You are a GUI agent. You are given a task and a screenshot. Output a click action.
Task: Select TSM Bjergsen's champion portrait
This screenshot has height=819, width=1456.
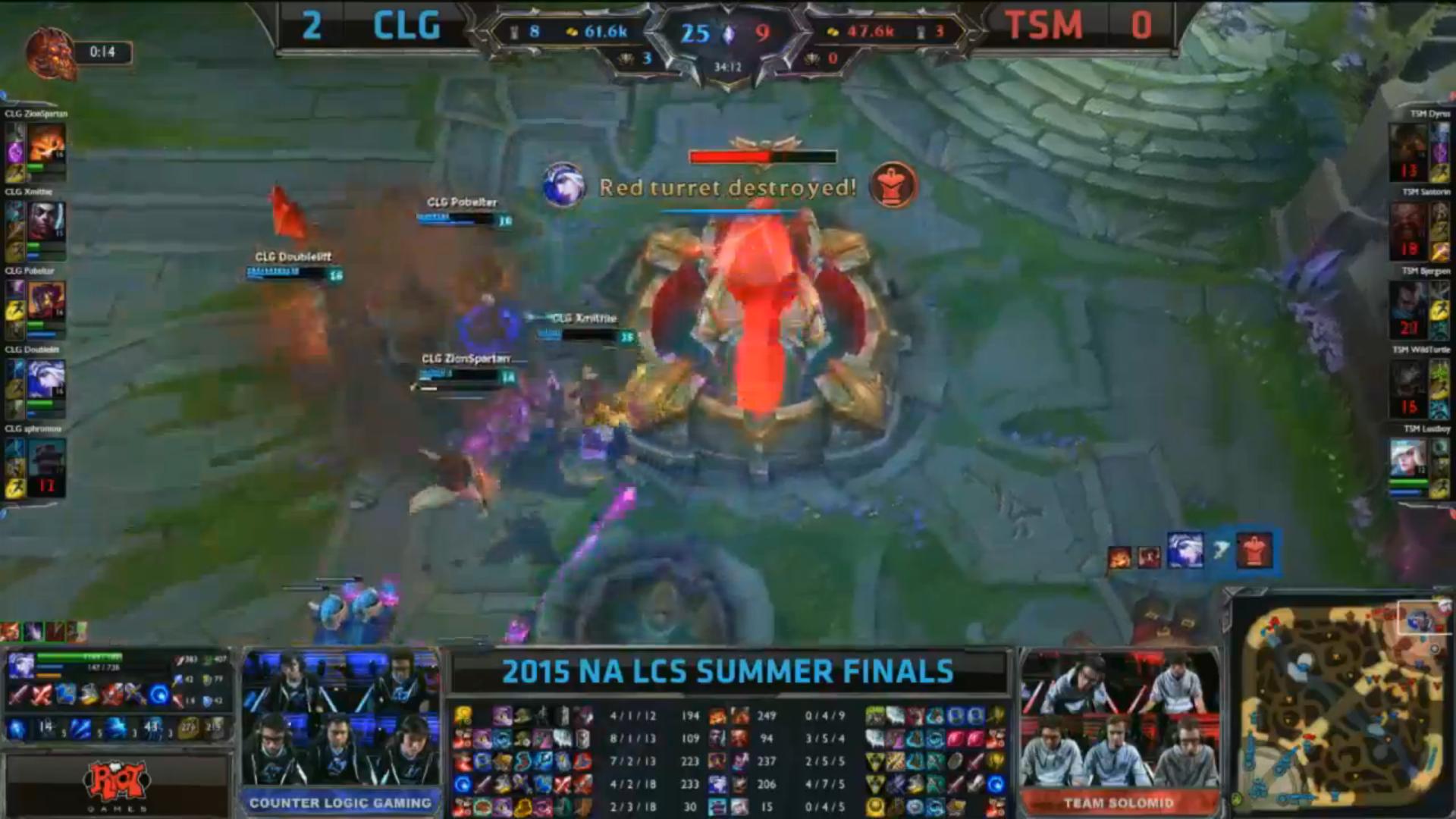(x=1408, y=301)
